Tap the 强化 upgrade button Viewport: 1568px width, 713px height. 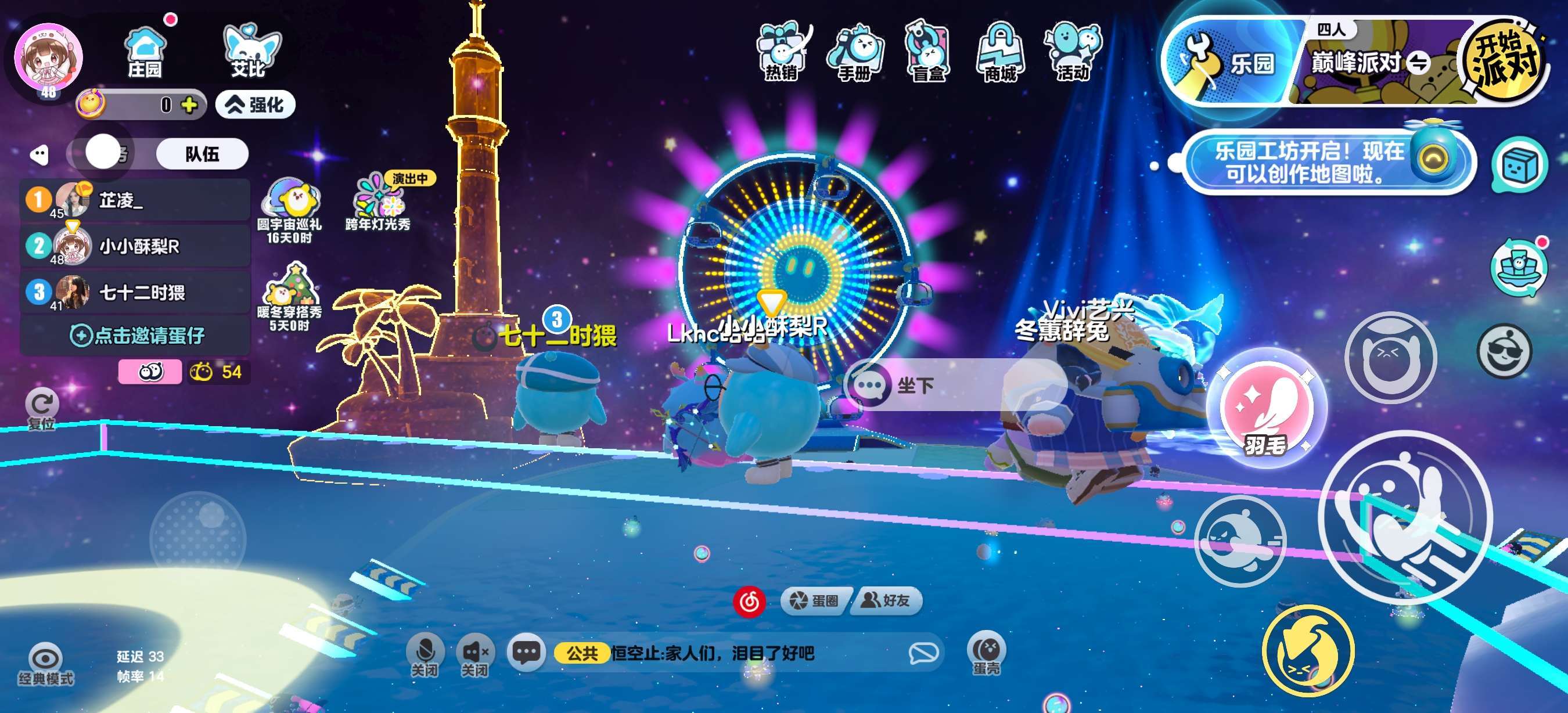tap(256, 105)
